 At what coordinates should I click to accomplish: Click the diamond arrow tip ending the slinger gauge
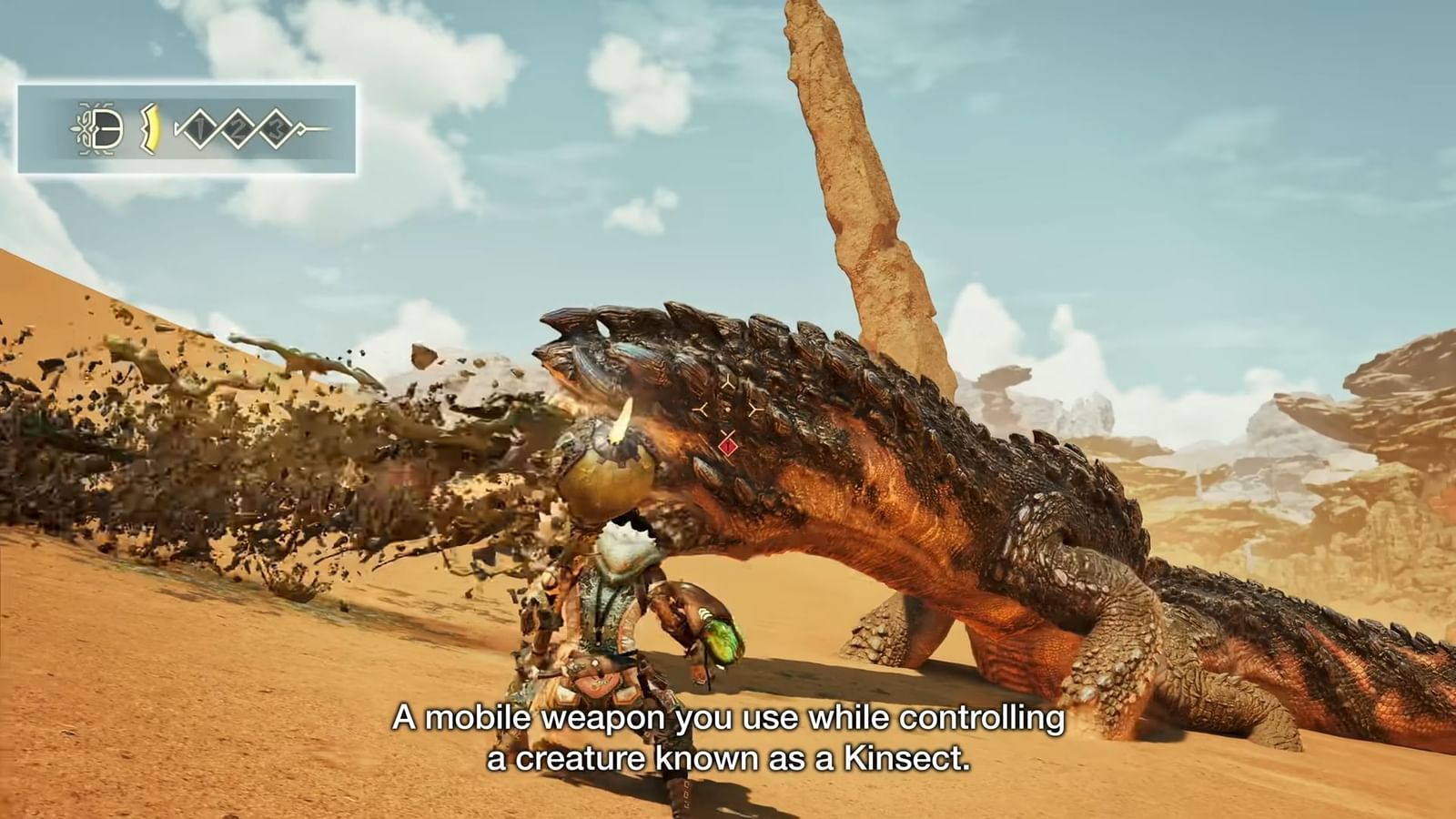(x=300, y=128)
